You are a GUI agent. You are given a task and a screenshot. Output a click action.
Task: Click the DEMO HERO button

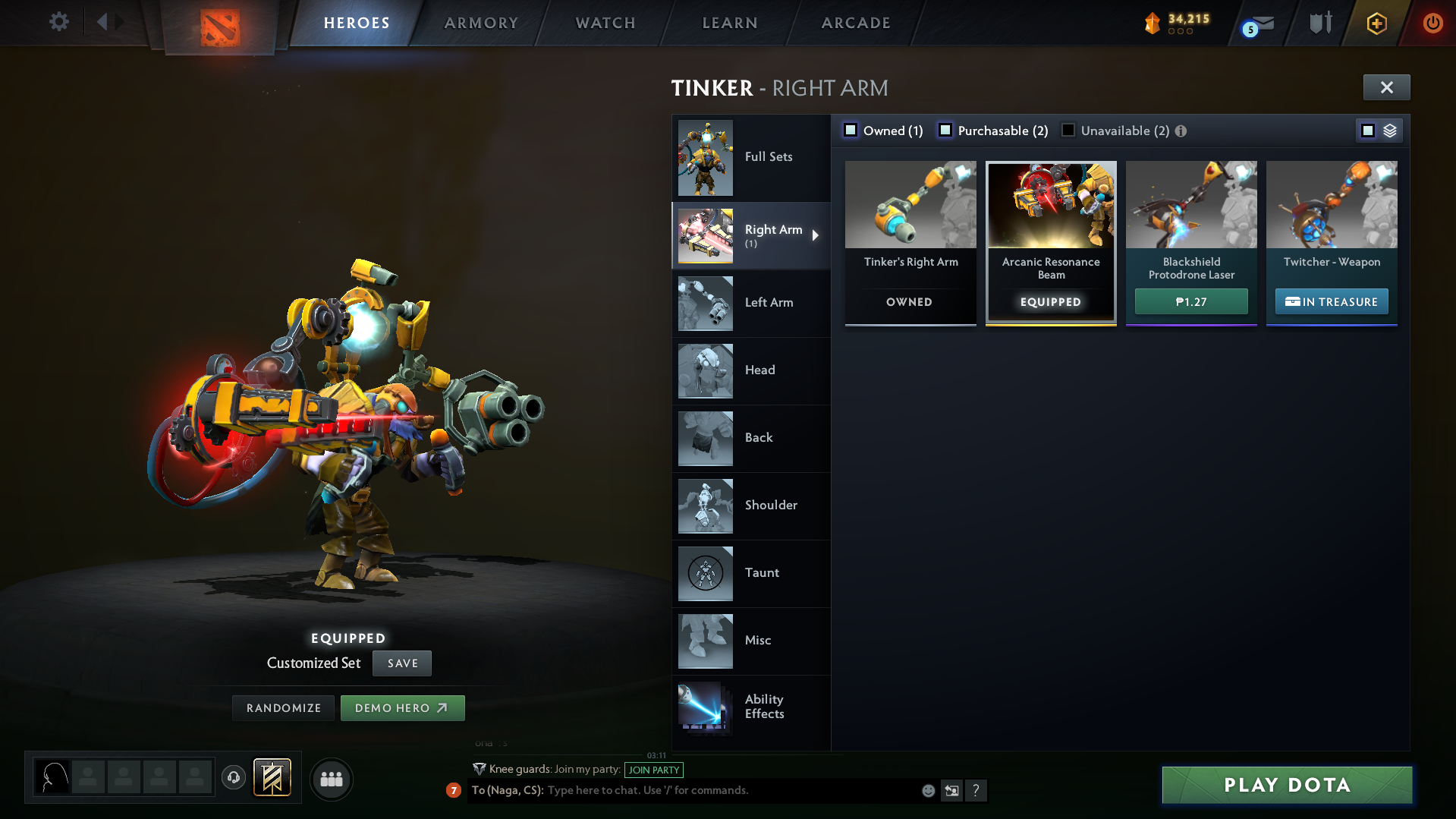(x=402, y=707)
